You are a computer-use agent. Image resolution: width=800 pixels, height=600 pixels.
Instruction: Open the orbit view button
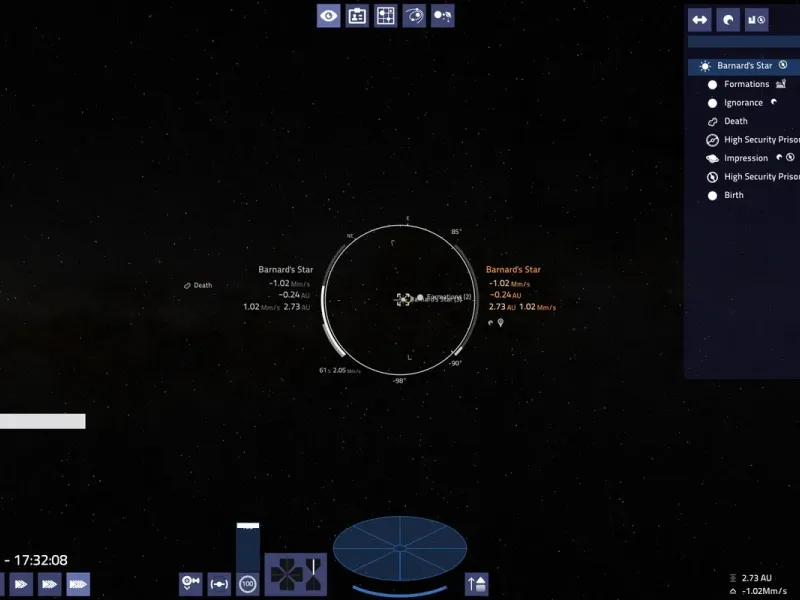click(414, 15)
